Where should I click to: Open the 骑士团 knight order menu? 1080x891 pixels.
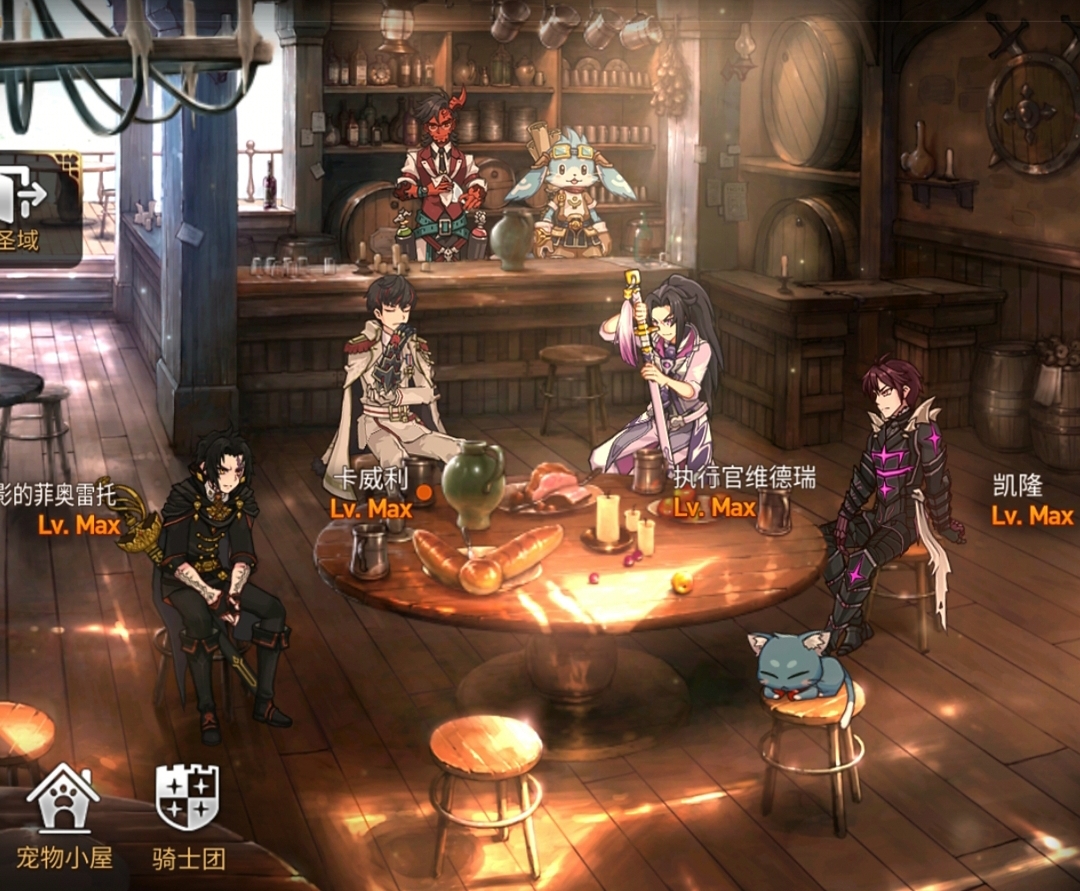tap(188, 815)
